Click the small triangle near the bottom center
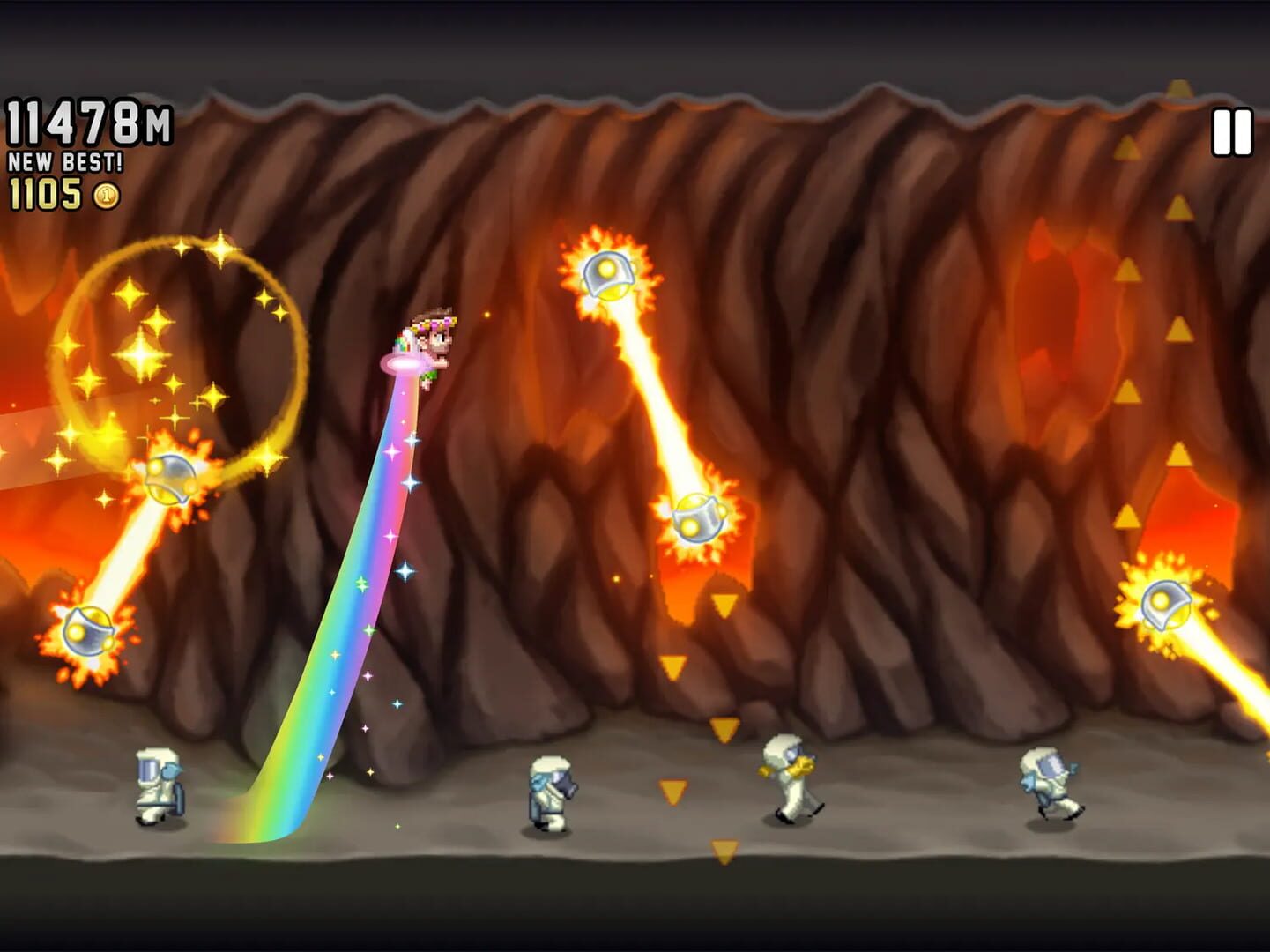The image size is (1270, 952). click(723, 851)
